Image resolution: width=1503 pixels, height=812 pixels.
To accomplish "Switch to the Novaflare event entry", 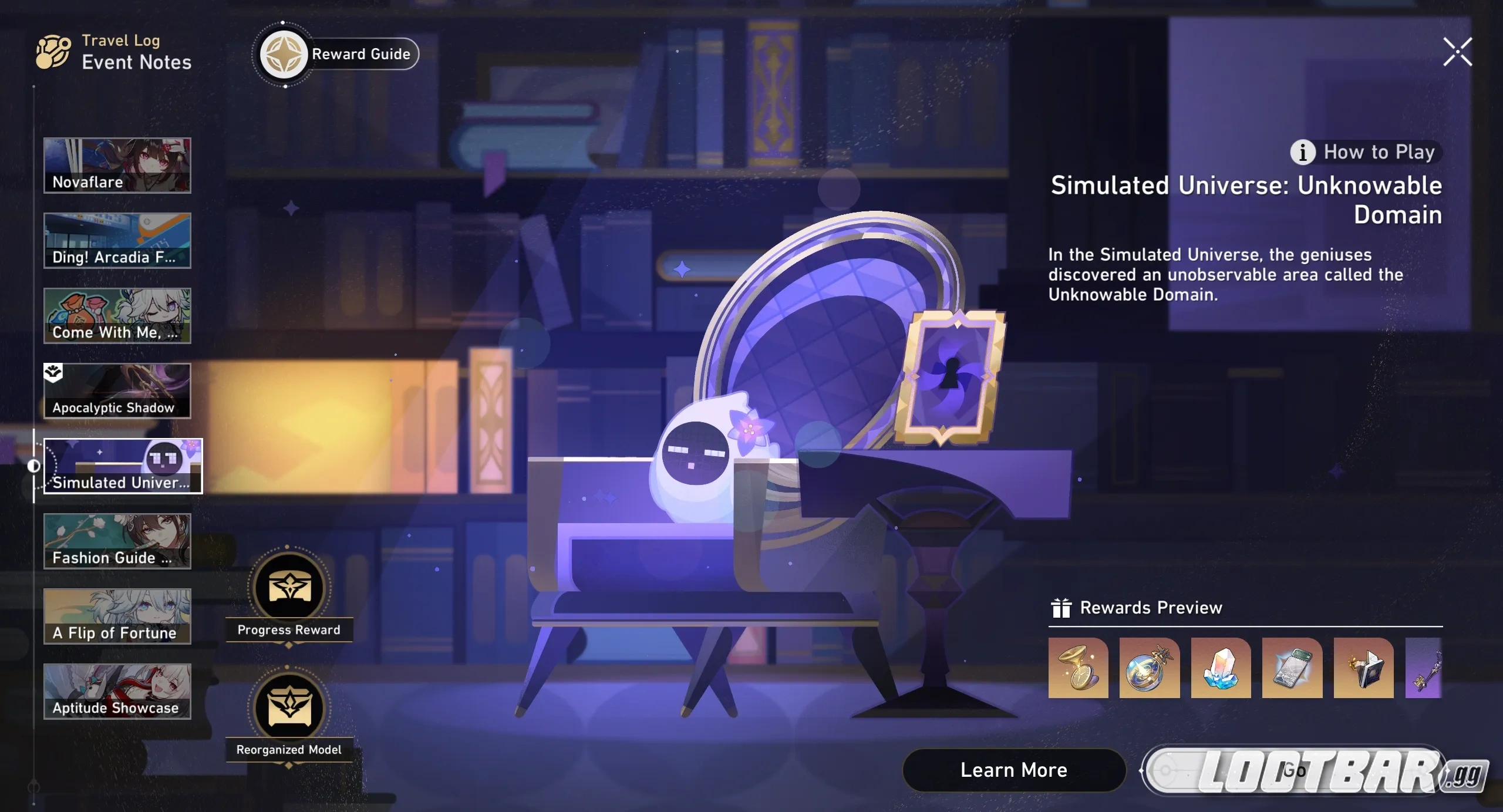I will coord(117,165).
